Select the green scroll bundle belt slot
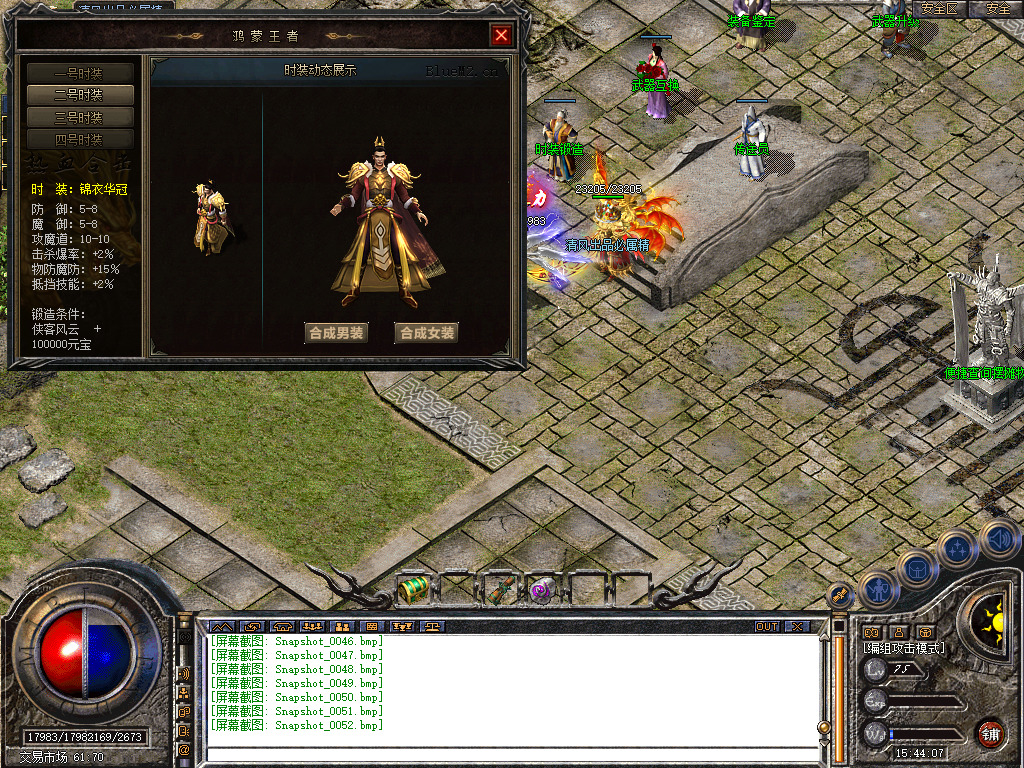Image resolution: width=1024 pixels, height=768 pixels. 499,589
